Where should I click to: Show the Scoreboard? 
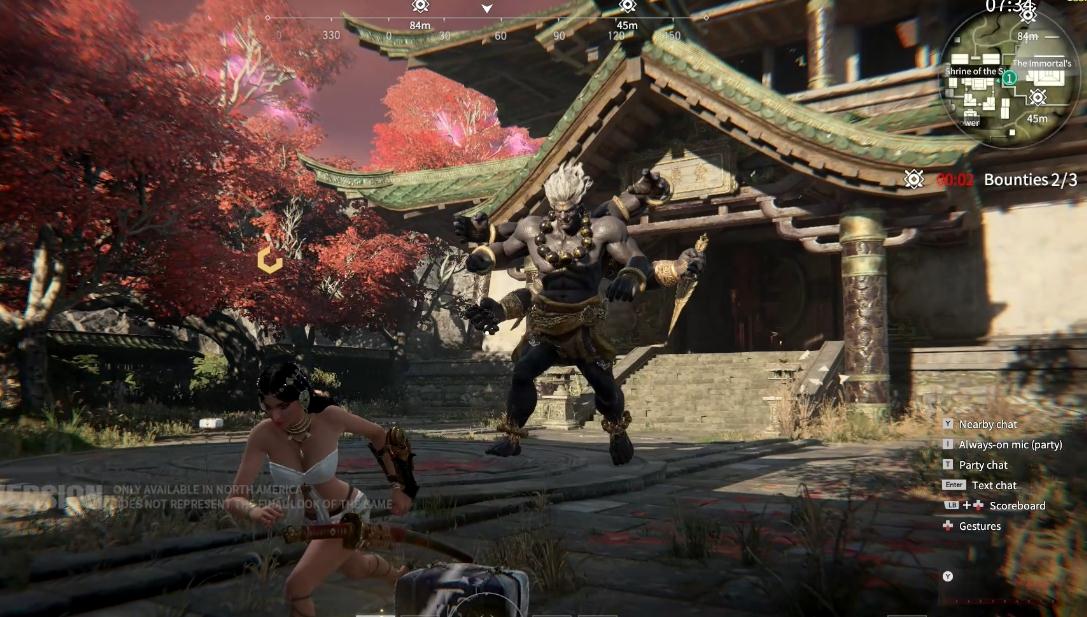click(x=1016, y=506)
